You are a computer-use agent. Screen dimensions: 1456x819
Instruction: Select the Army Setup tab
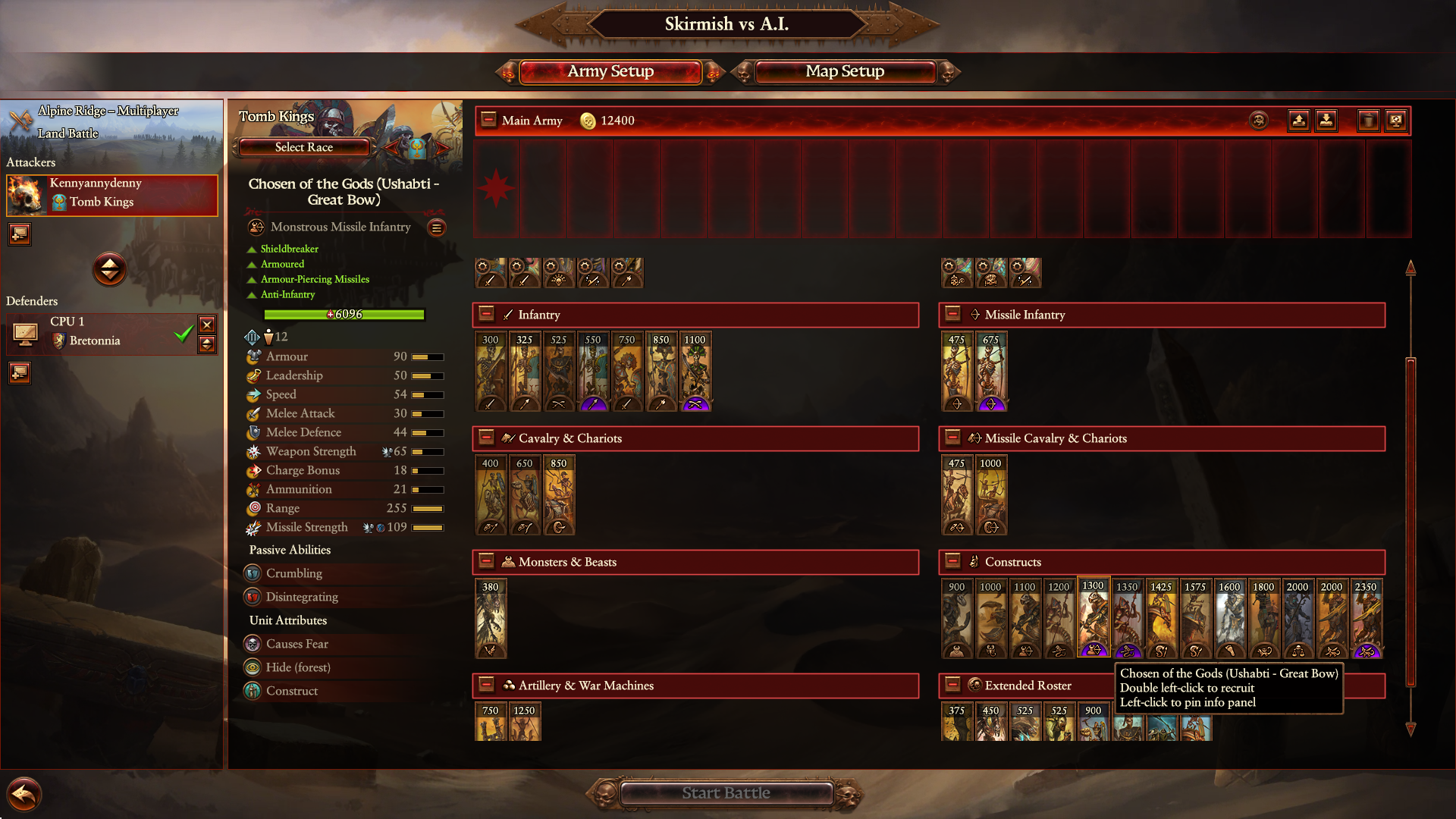610,71
